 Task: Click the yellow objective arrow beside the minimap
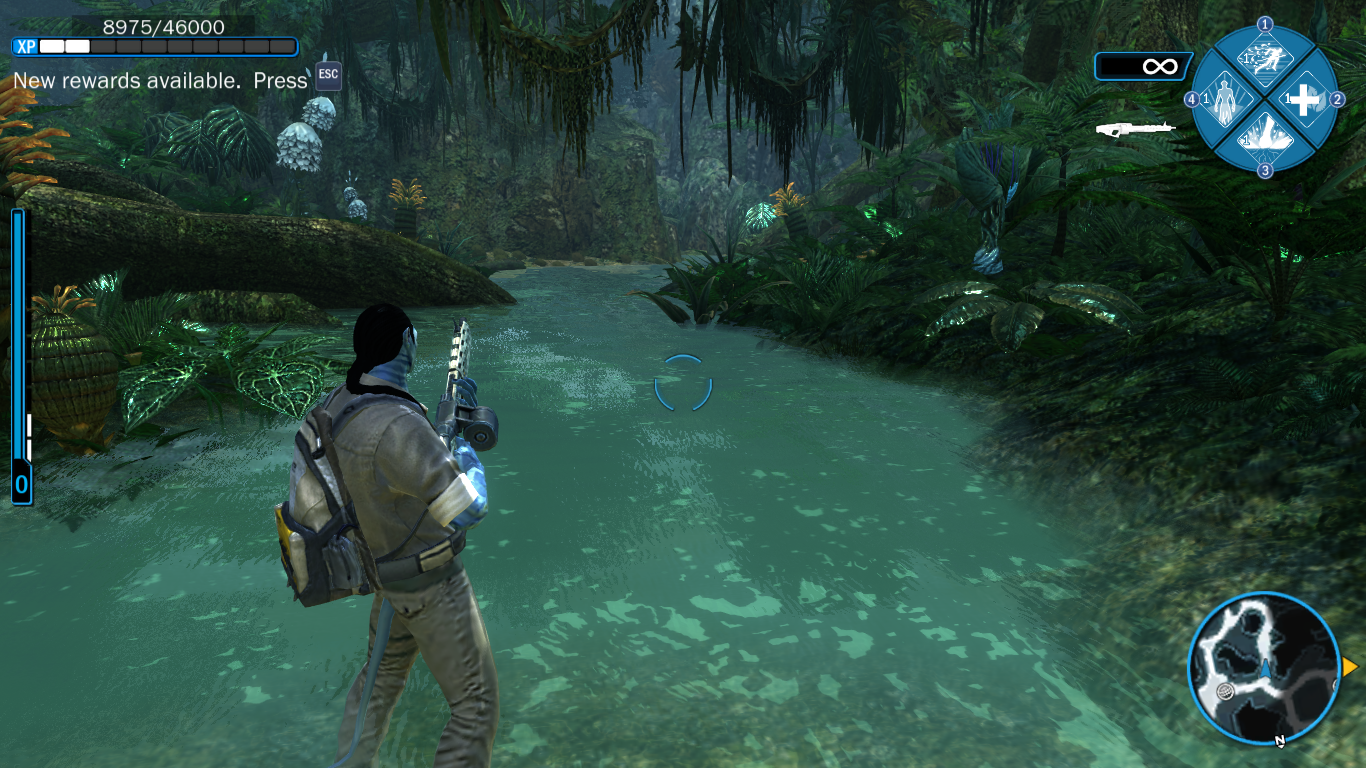point(1350,667)
